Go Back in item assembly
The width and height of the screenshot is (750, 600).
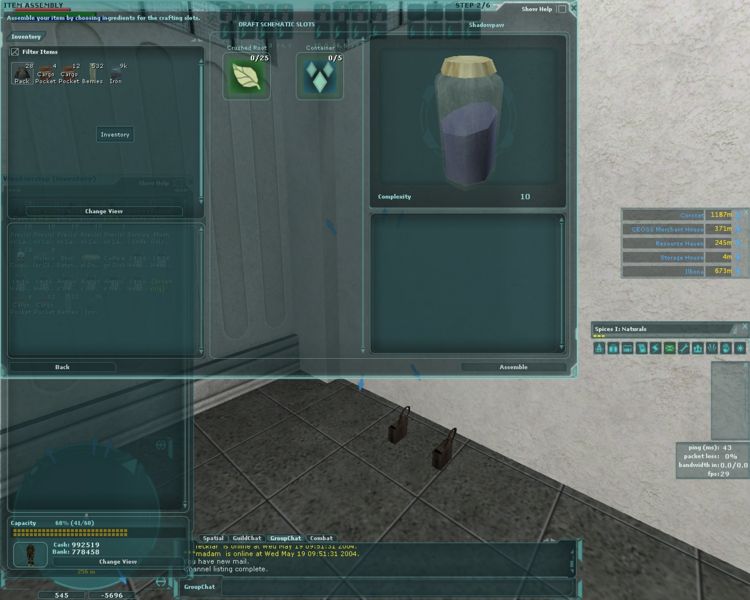62,367
